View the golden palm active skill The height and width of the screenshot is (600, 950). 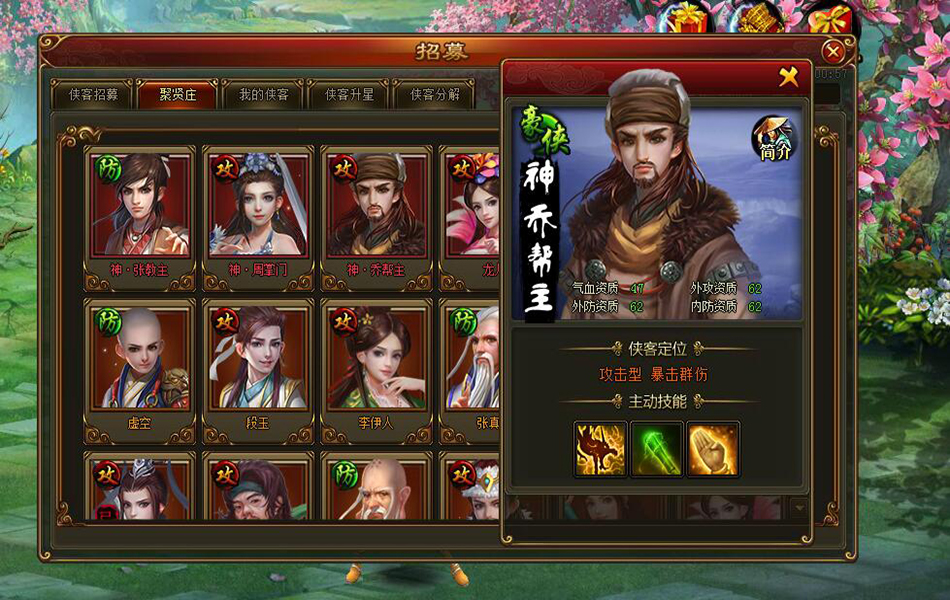[714, 449]
